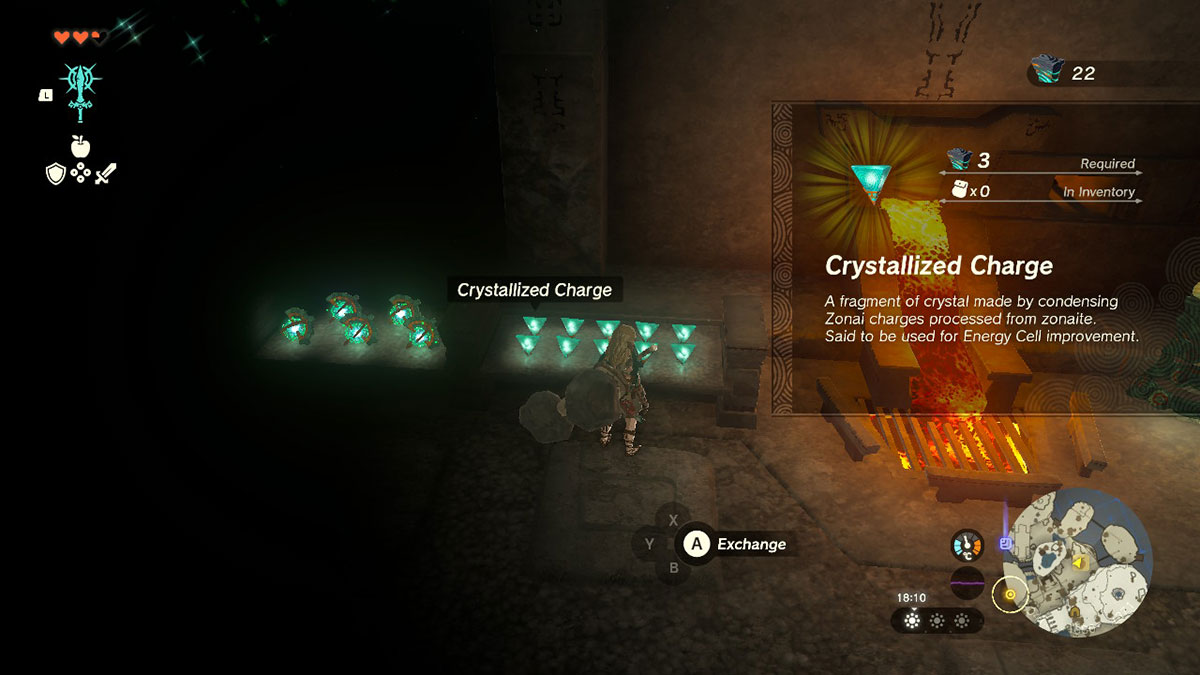Click the temperature gauge beside minimap
Screen dimensions: 1200x675
pyautogui.click(x=967, y=545)
